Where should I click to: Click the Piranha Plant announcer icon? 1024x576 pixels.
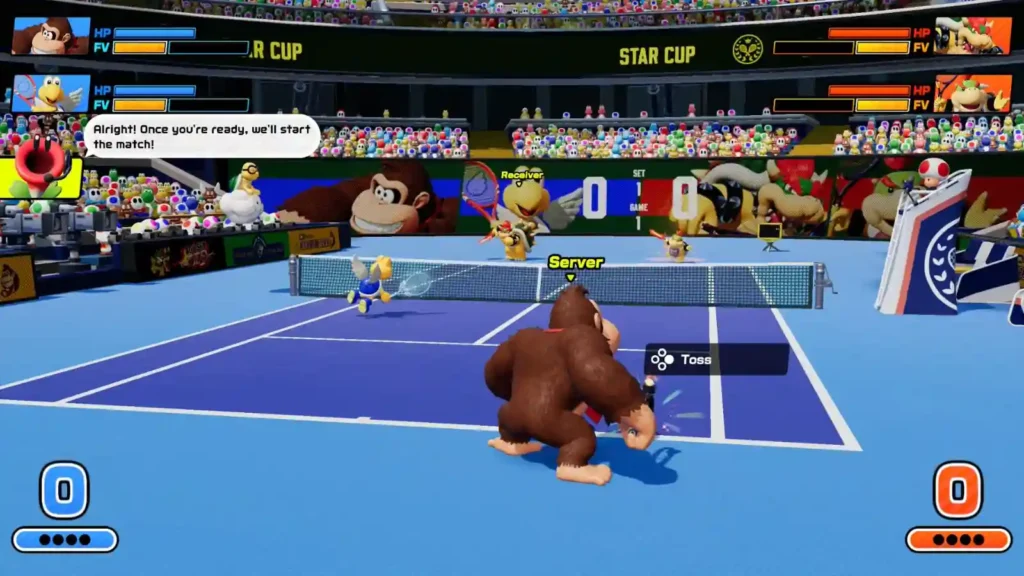[40, 167]
